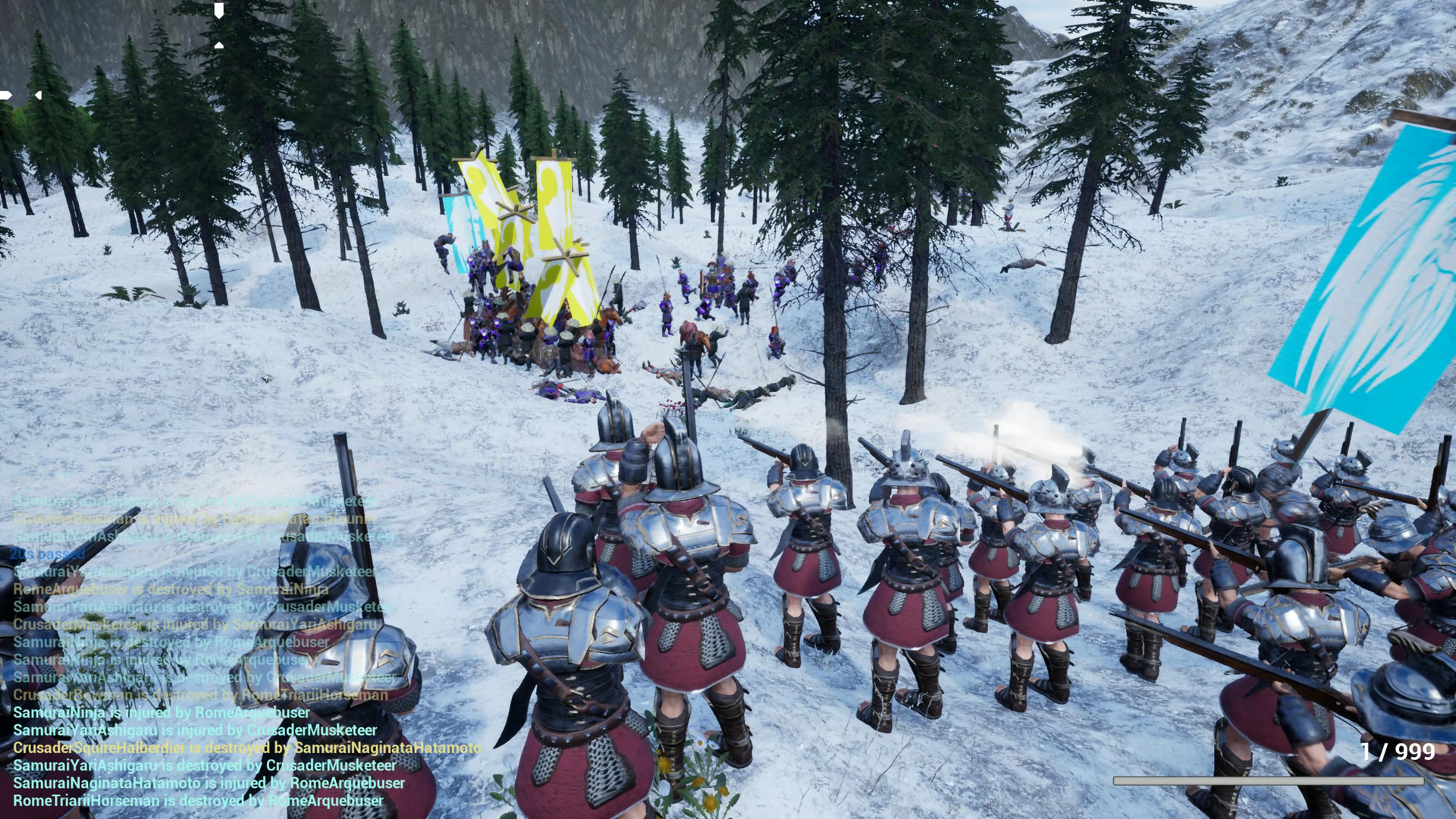Viewport: 1456px width, 819px height.
Task: Click the small white triangle below the down arrow
Action: click(x=219, y=45)
